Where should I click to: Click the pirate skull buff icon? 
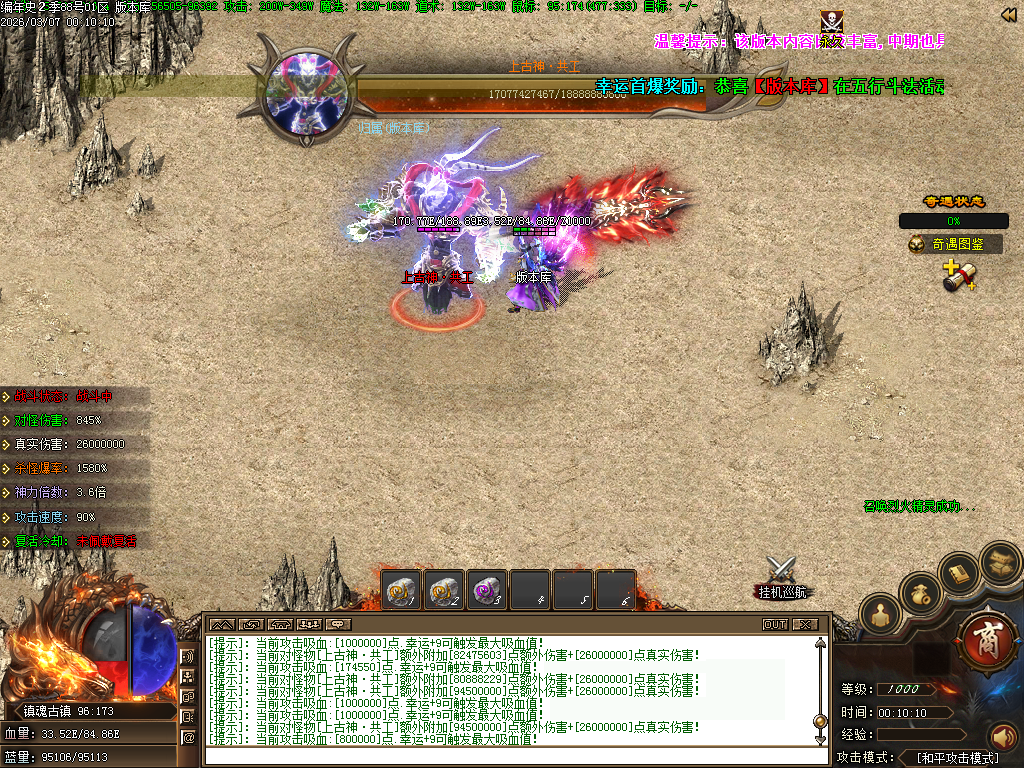pyautogui.click(x=831, y=21)
